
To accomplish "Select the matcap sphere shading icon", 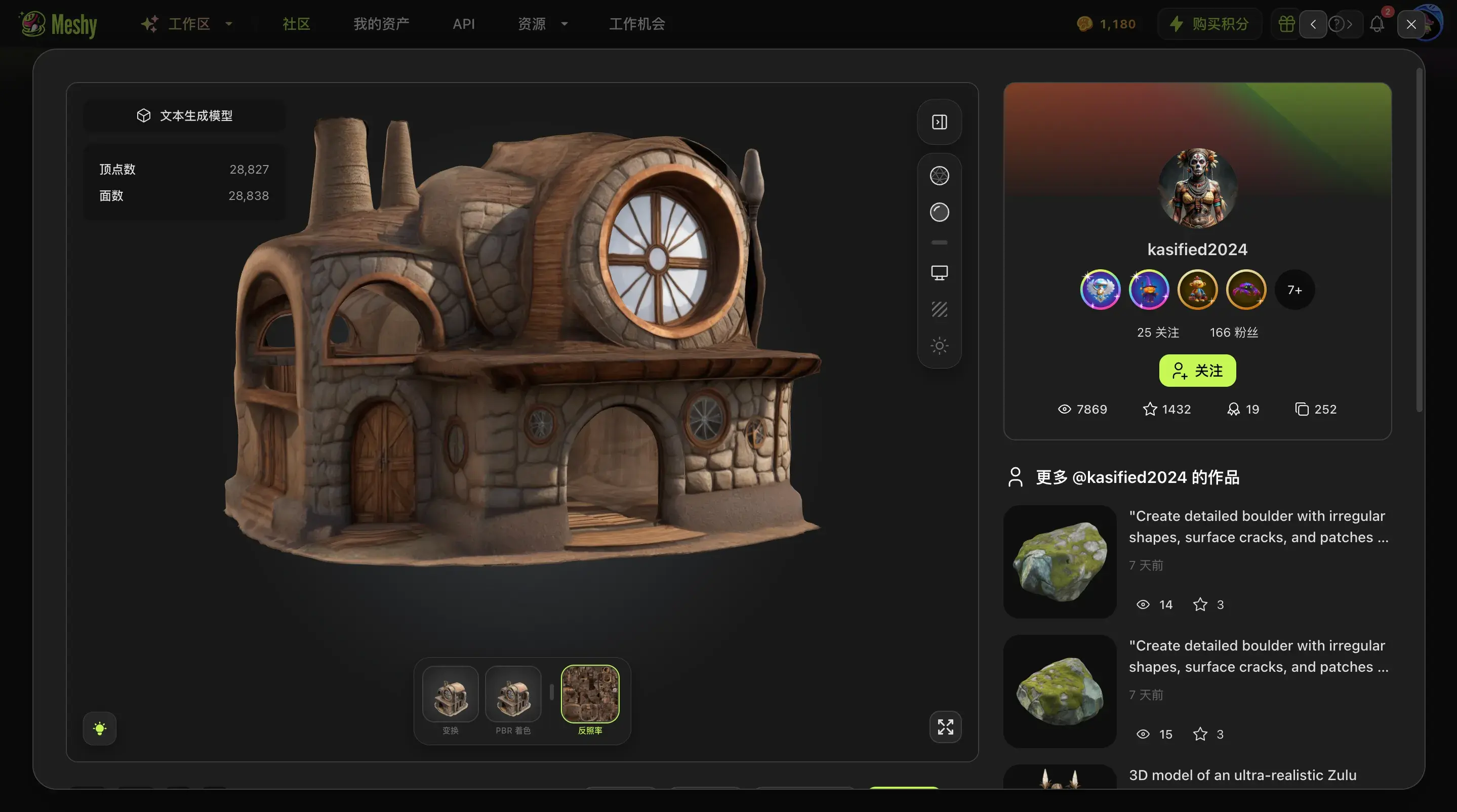I will (x=939, y=212).
